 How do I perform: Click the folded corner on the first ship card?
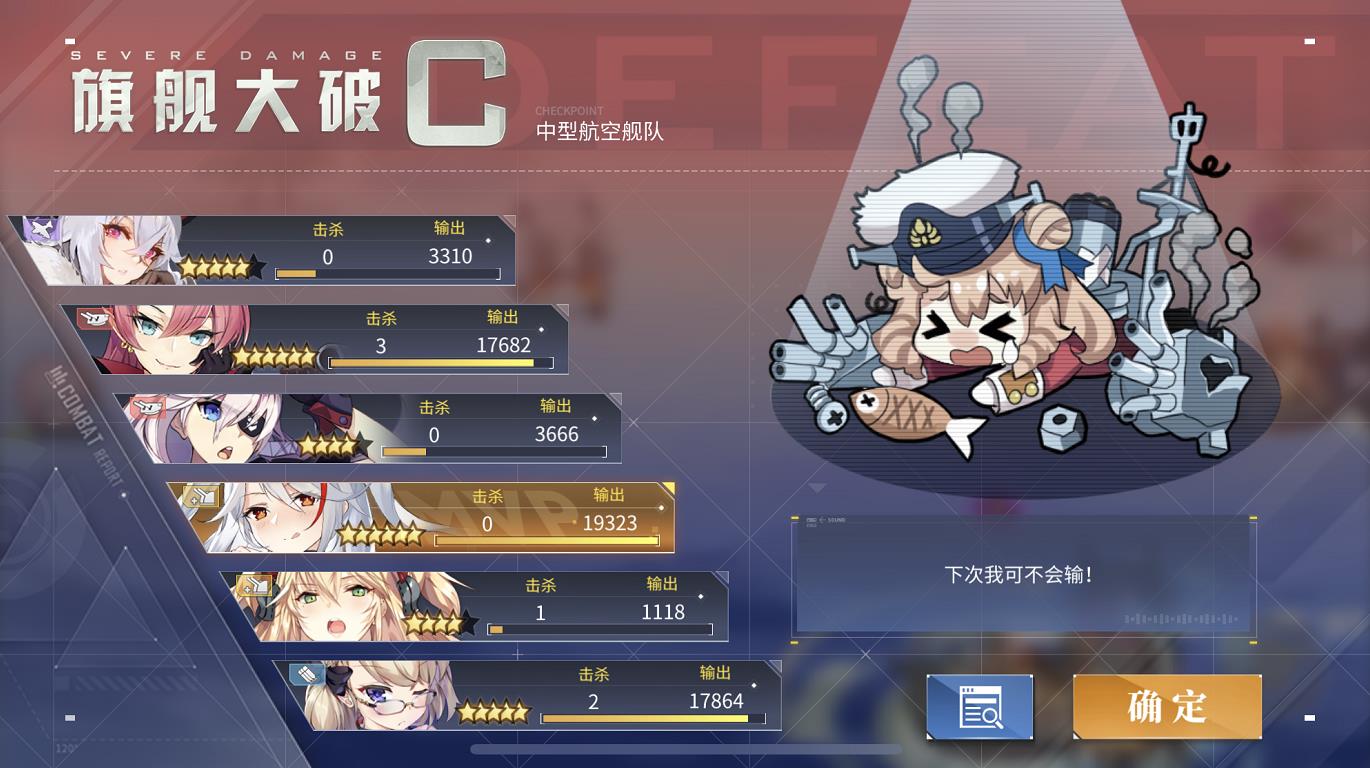(508, 222)
